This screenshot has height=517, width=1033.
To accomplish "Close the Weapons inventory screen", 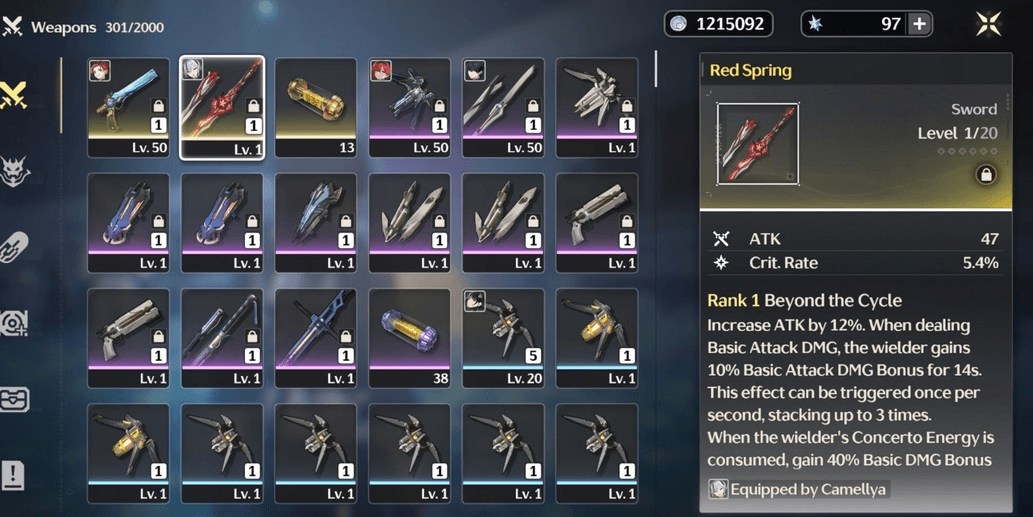I will [x=988, y=25].
